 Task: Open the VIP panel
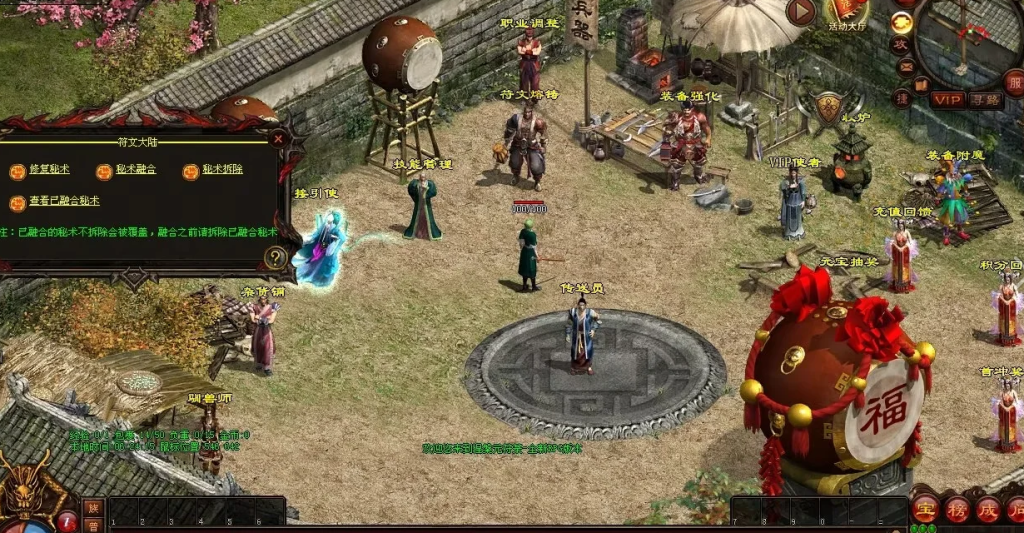click(946, 99)
